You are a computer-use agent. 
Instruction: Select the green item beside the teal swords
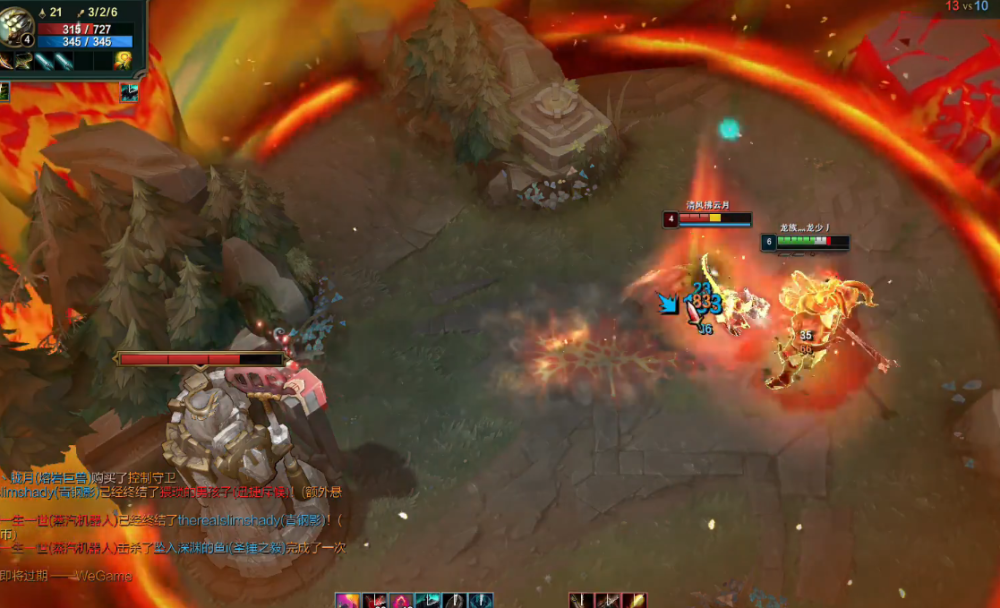[x=22, y=61]
